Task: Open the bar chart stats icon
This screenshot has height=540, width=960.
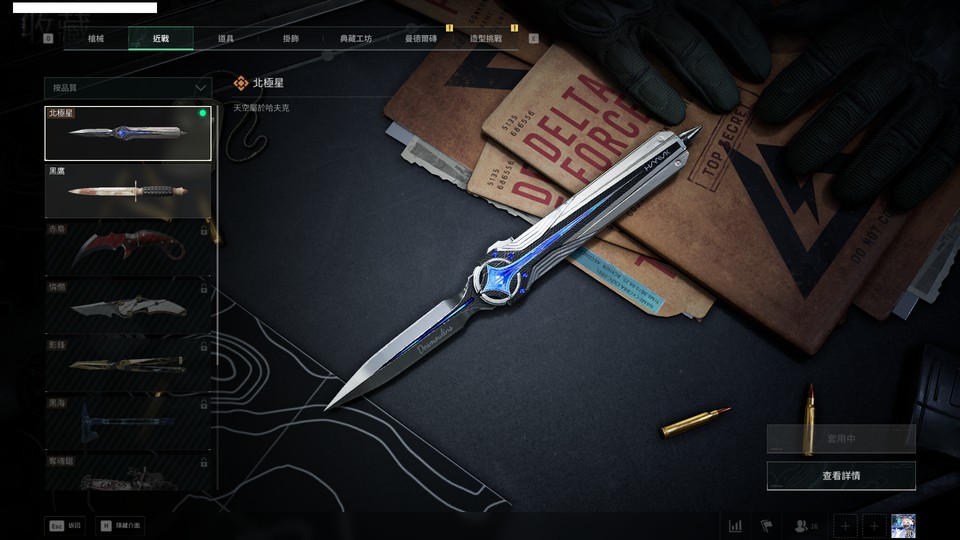Action: pos(735,526)
